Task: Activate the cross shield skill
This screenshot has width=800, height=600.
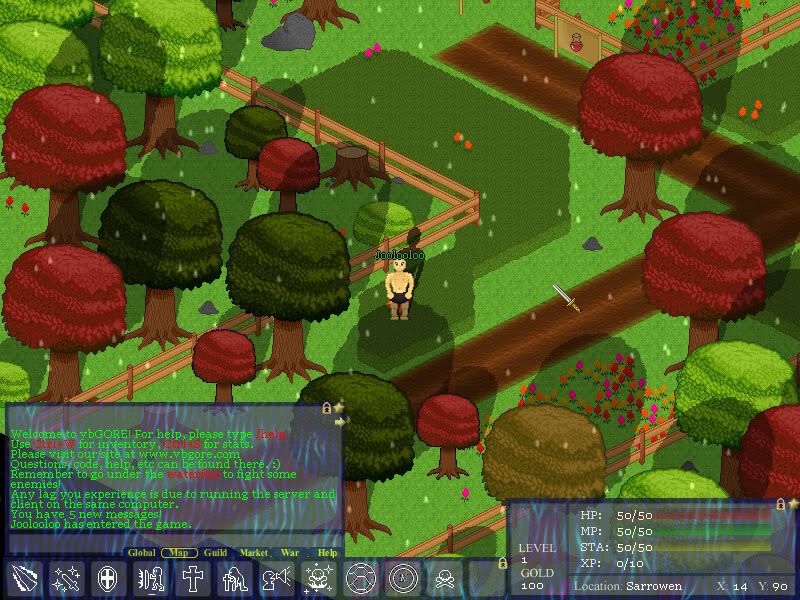Action: point(108,579)
